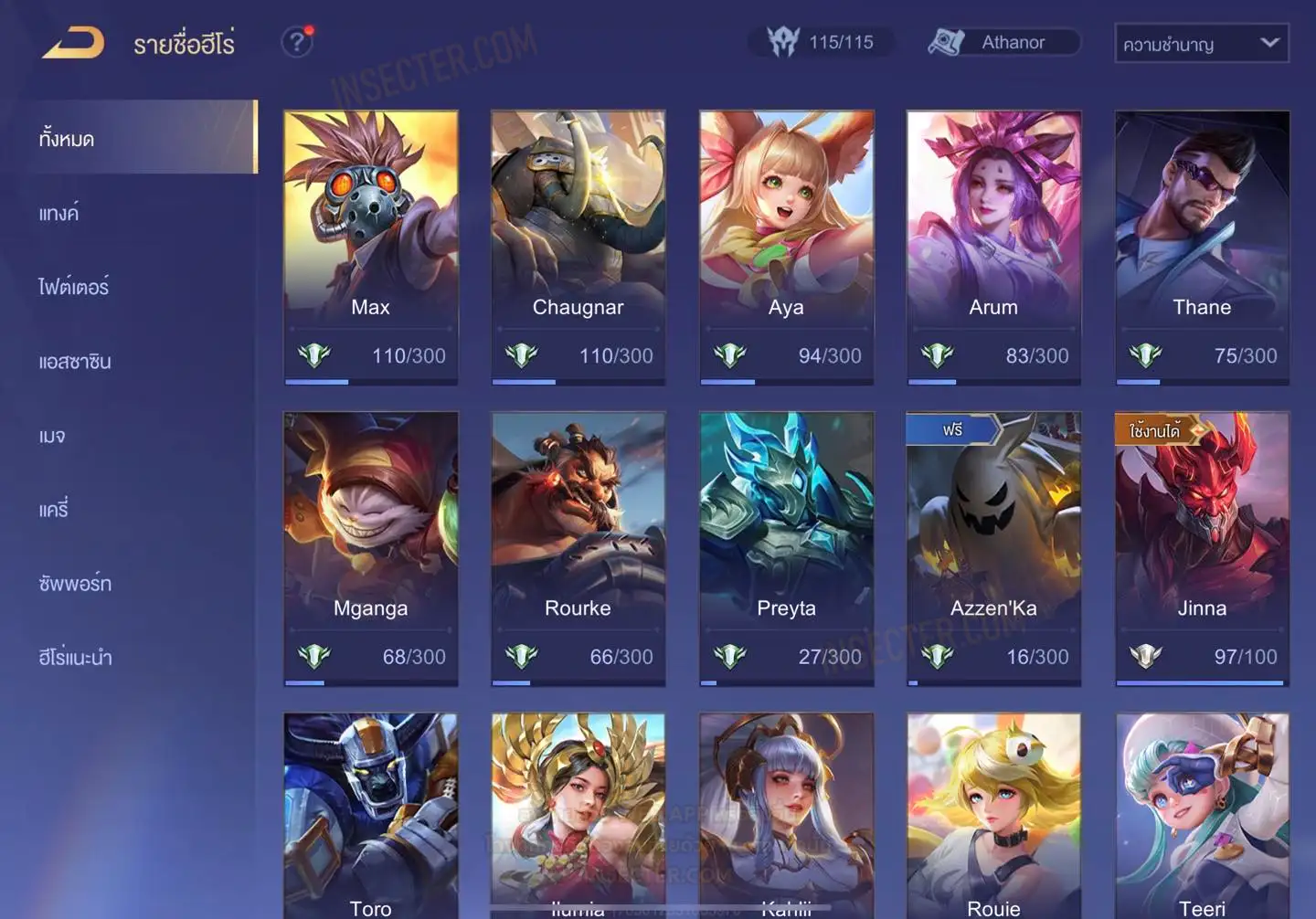Image resolution: width=1316 pixels, height=919 pixels.
Task: Choose the แครี่ category tab
Action: click(54, 510)
